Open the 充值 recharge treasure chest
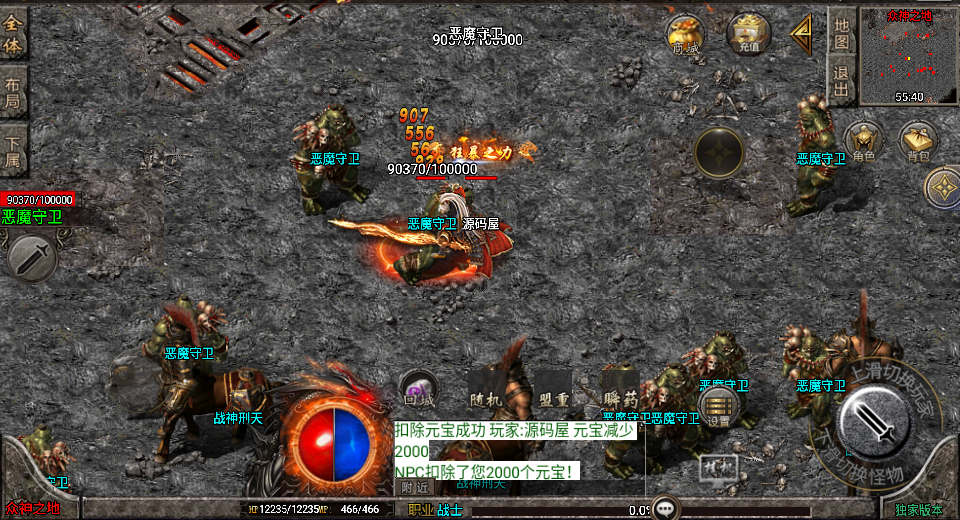 point(748,35)
